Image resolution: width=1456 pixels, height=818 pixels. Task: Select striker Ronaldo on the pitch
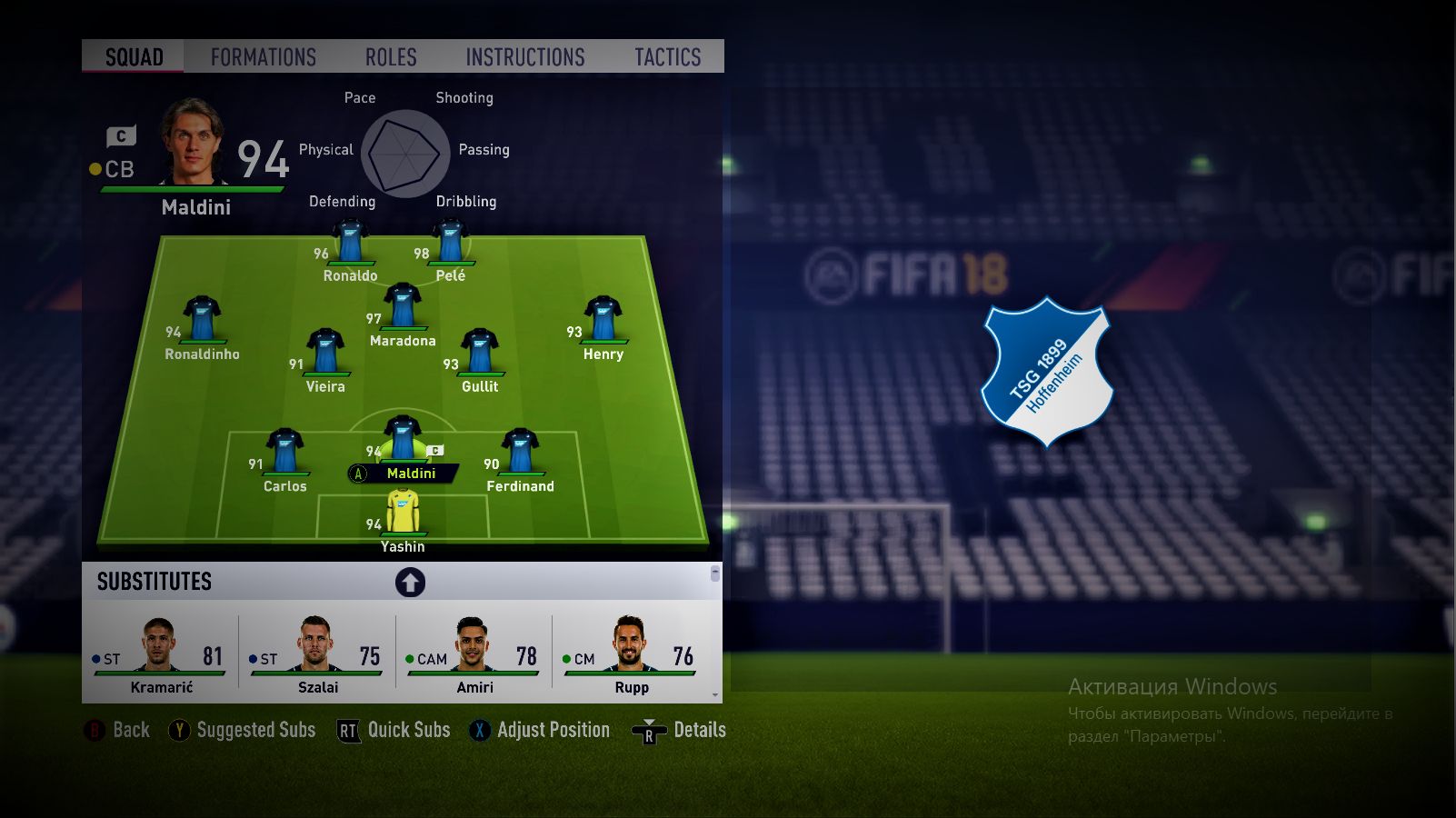coord(350,245)
